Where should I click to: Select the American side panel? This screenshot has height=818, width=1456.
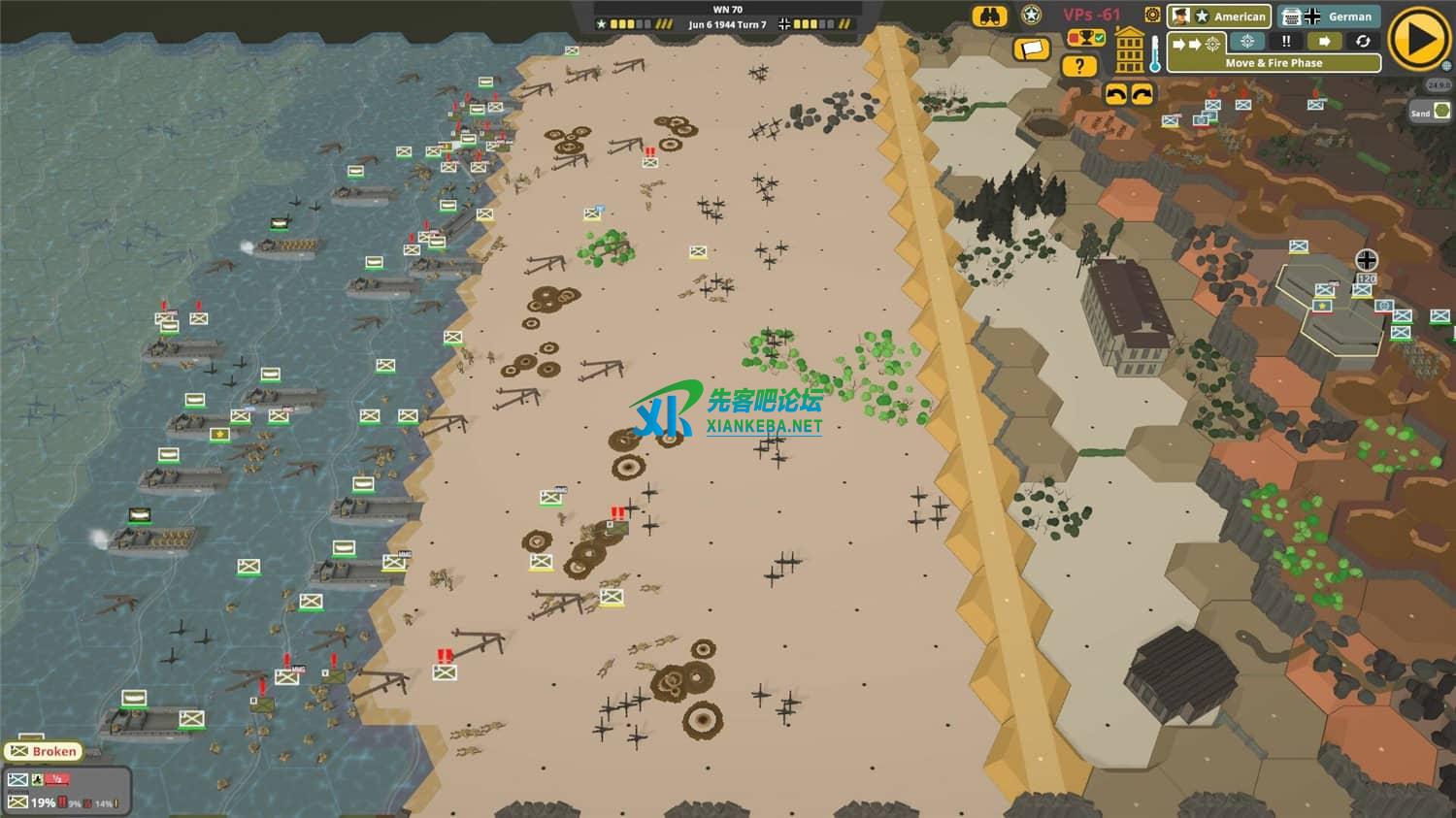(x=1219, y=16)
